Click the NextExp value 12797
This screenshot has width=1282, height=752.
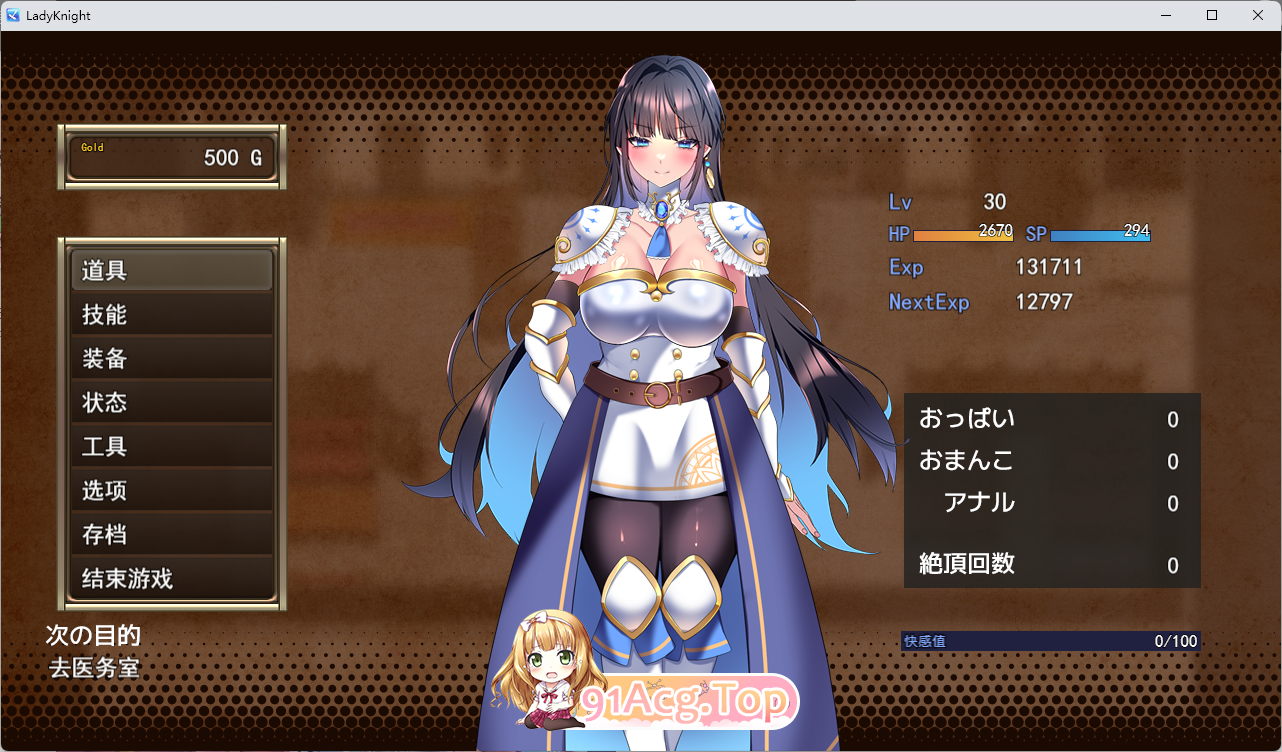1044,301
